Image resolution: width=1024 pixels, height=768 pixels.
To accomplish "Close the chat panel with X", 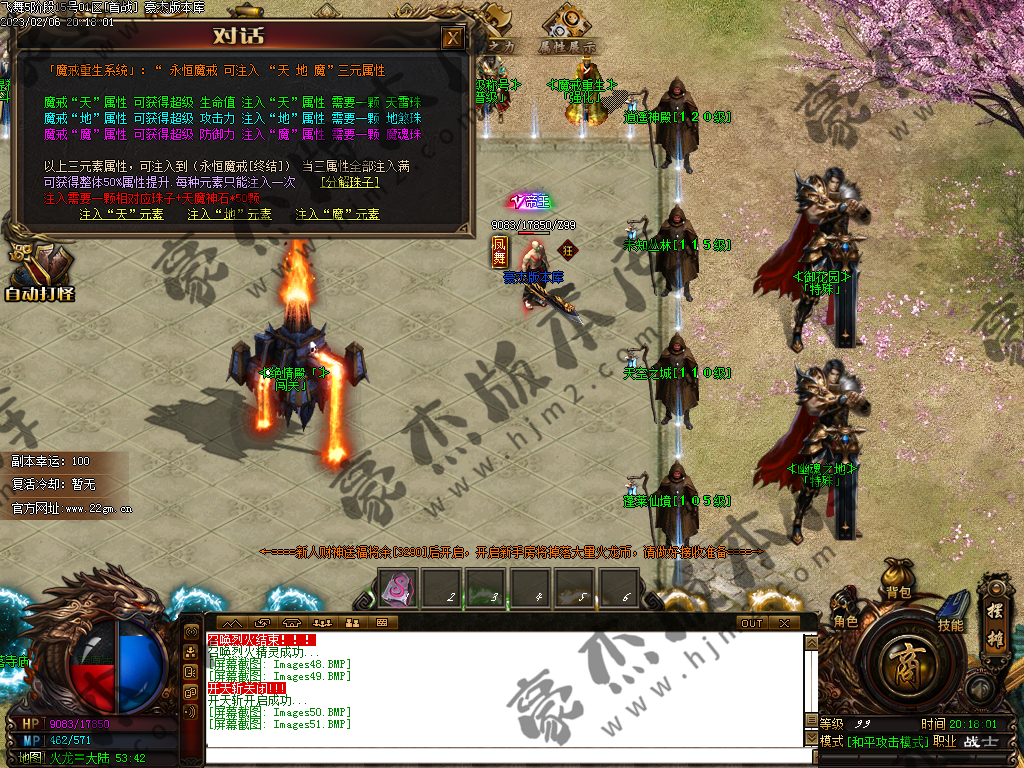I will click(784, 623).
